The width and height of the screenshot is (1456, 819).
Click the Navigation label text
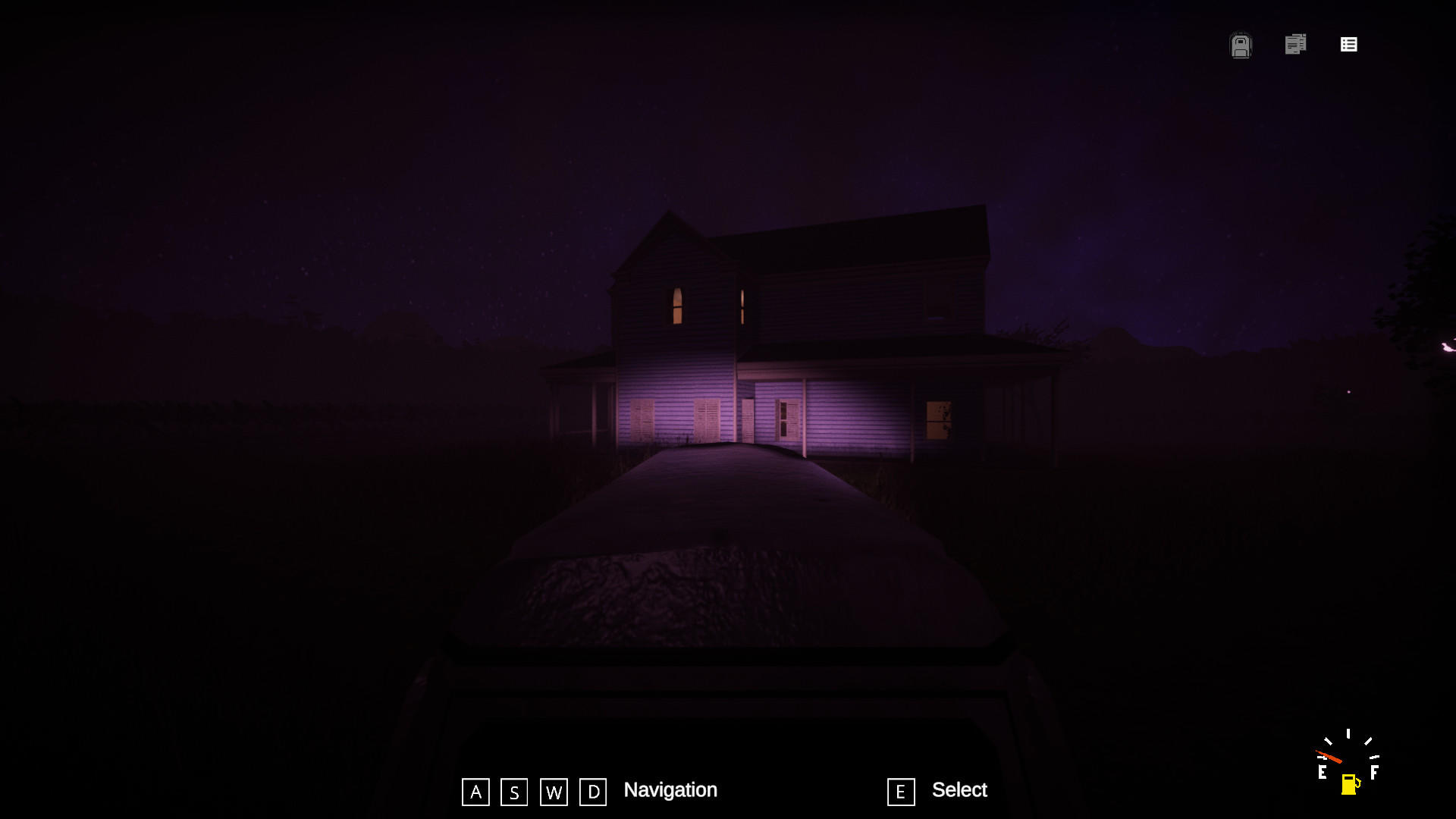(x=670, y=790)
